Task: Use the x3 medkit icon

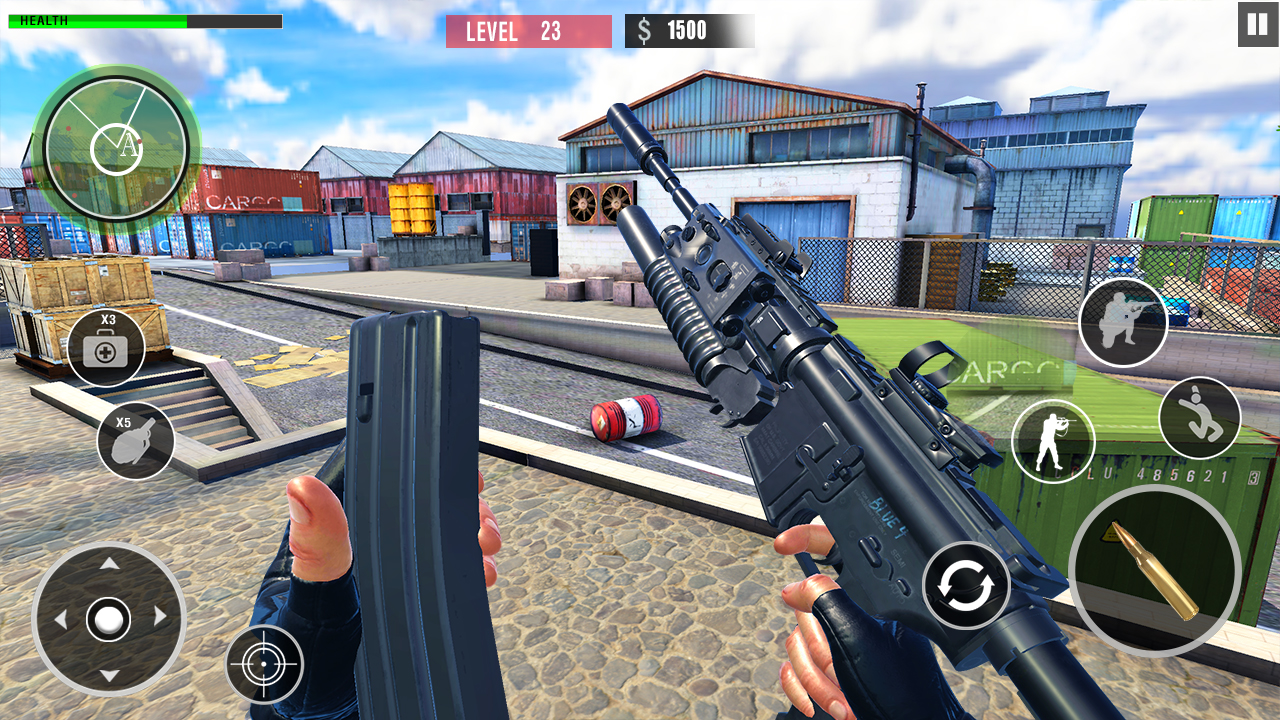Action: (110, 348)
